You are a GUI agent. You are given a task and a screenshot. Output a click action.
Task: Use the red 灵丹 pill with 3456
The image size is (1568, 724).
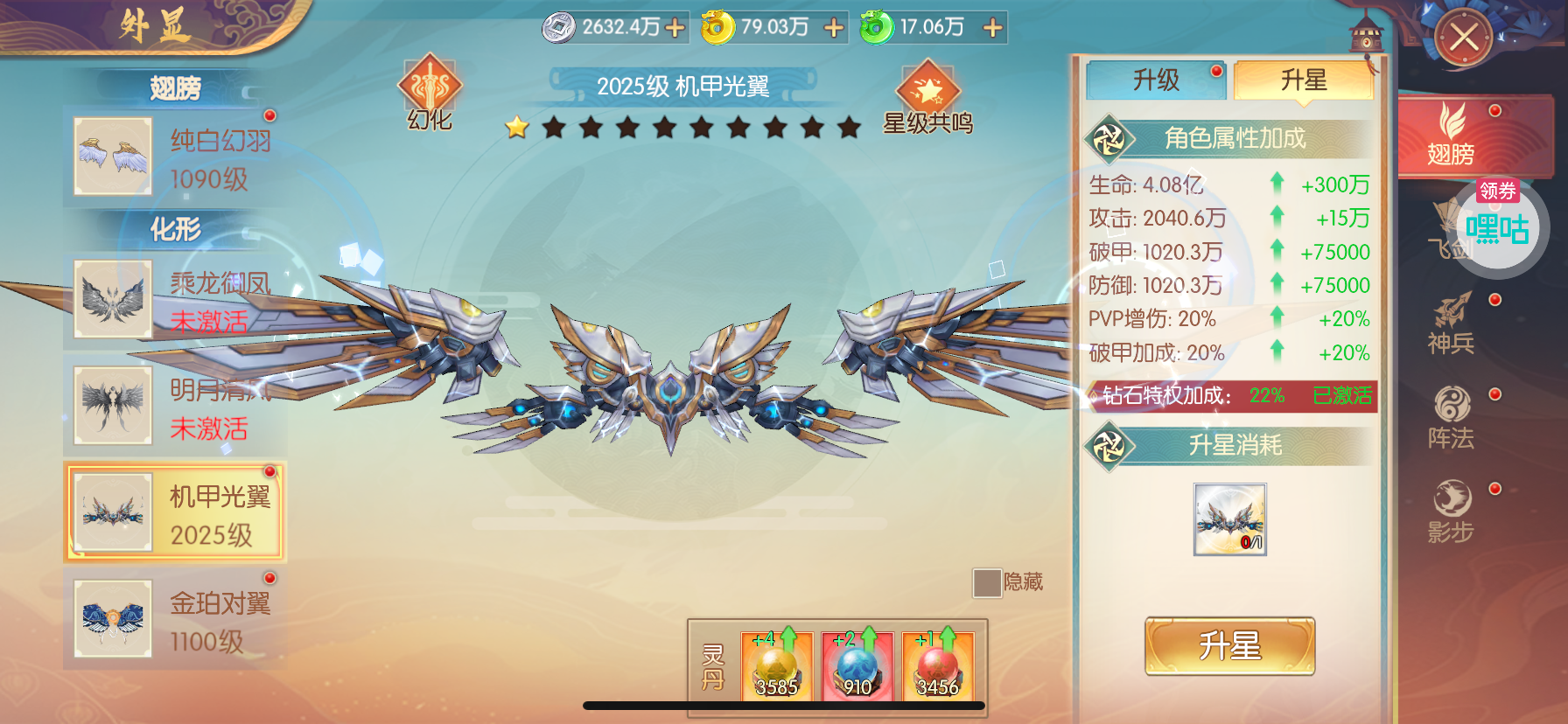coord(937,666)
